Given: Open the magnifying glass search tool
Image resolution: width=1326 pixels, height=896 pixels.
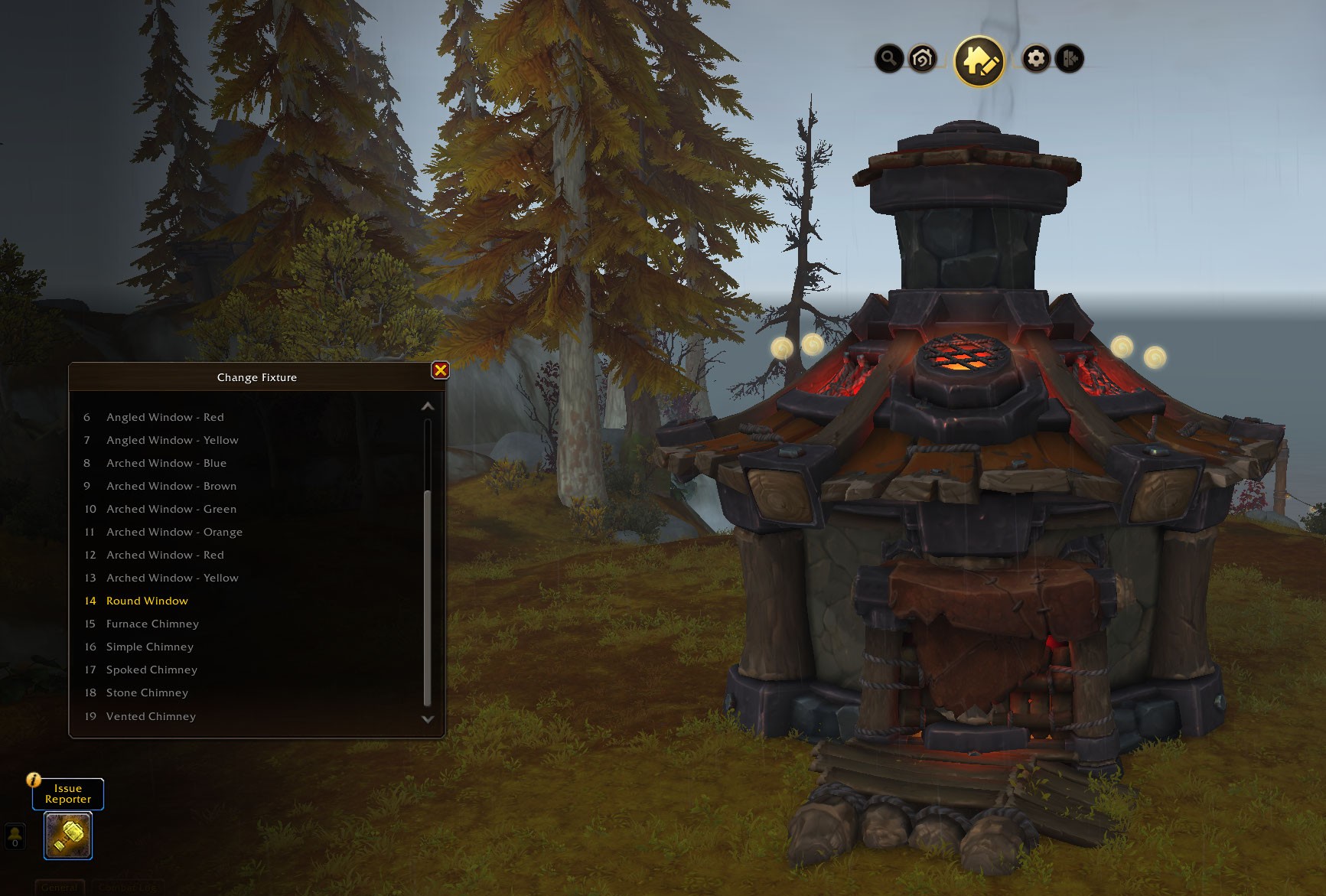Looking at the screenshot, I should (x=888, y=58).
